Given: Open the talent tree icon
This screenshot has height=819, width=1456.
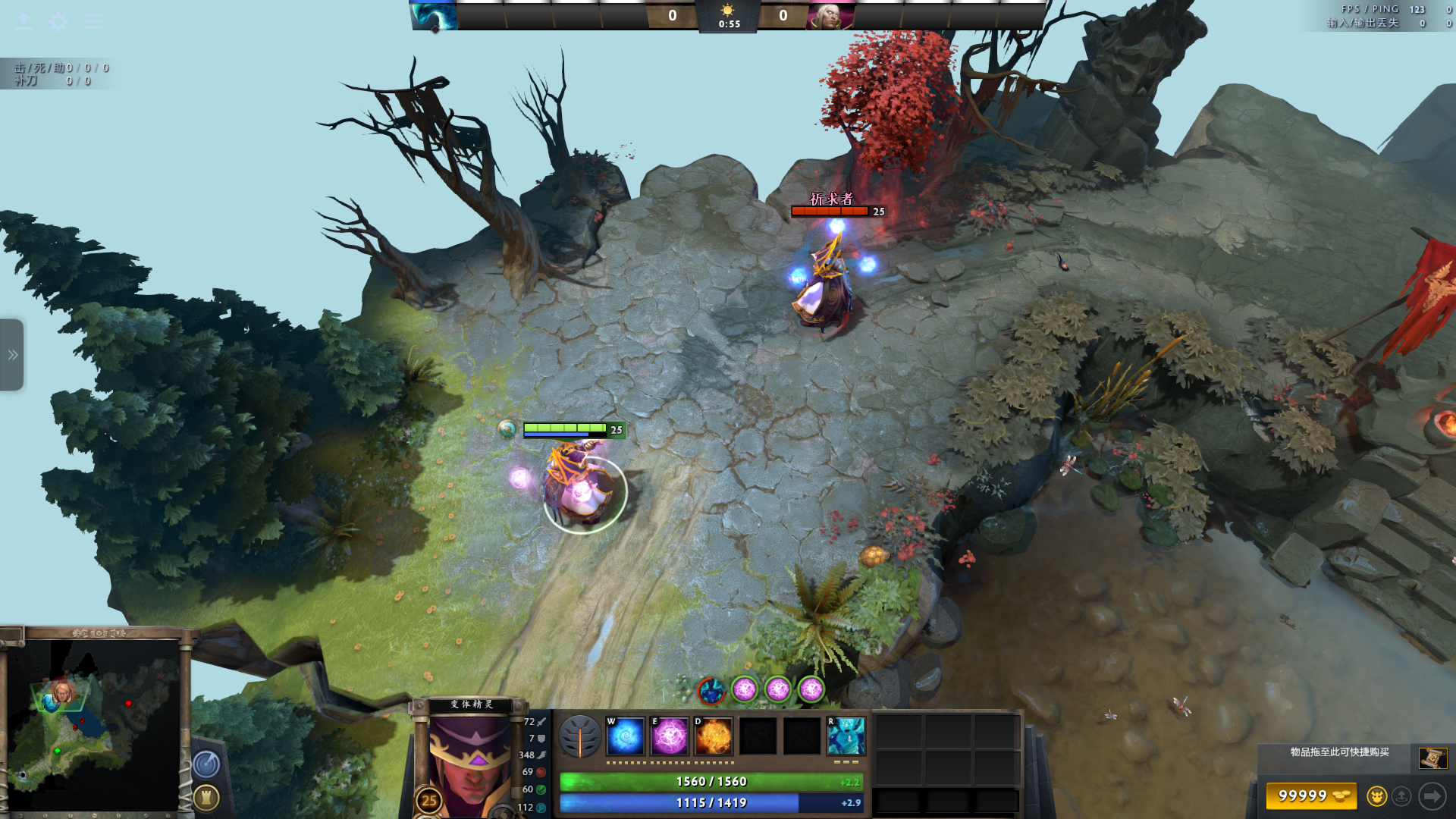Looking at the screenshot, I should (580, 736).
